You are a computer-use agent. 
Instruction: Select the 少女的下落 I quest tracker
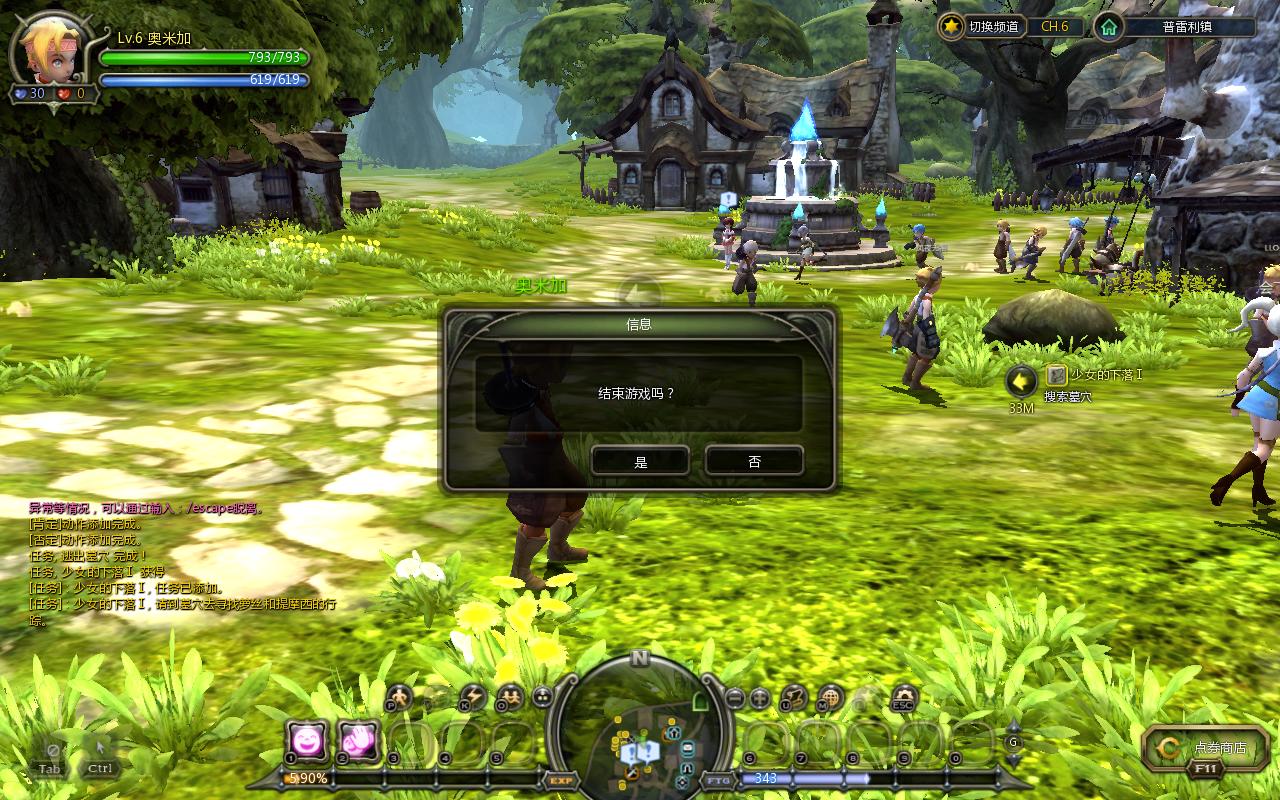point(1095,375)
